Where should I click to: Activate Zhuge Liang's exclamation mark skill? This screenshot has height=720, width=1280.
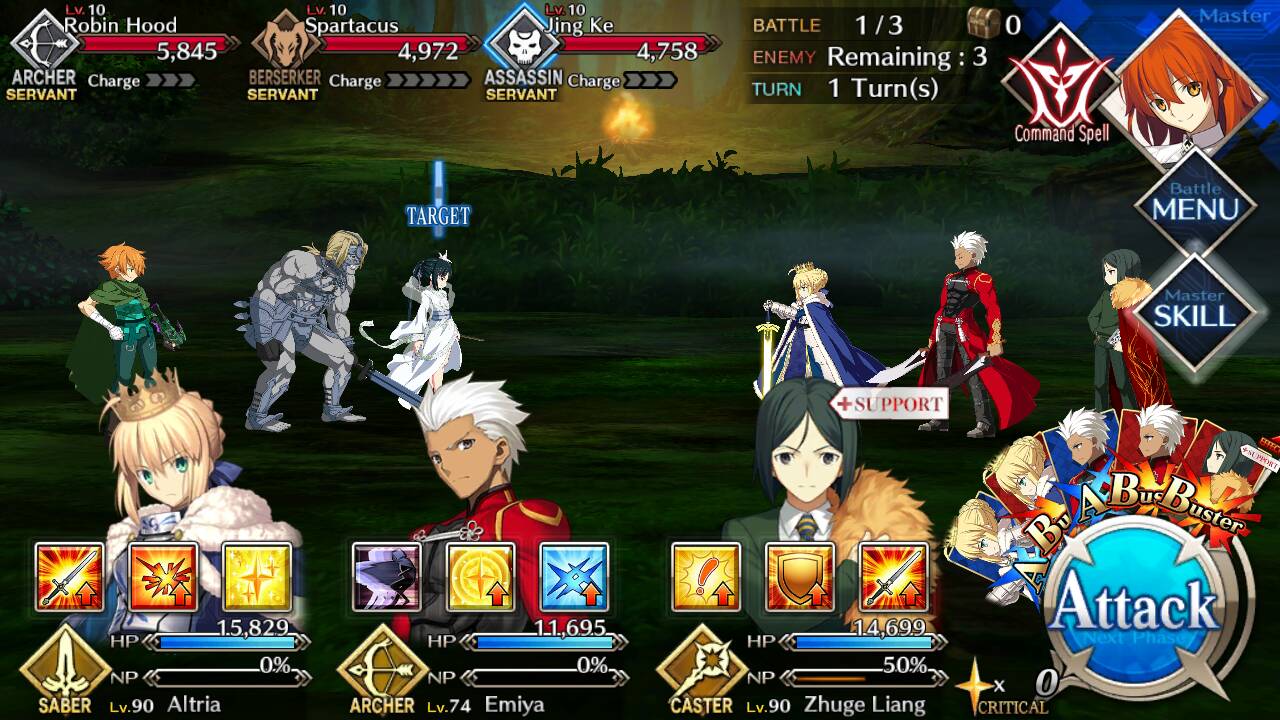click(705, 577)
